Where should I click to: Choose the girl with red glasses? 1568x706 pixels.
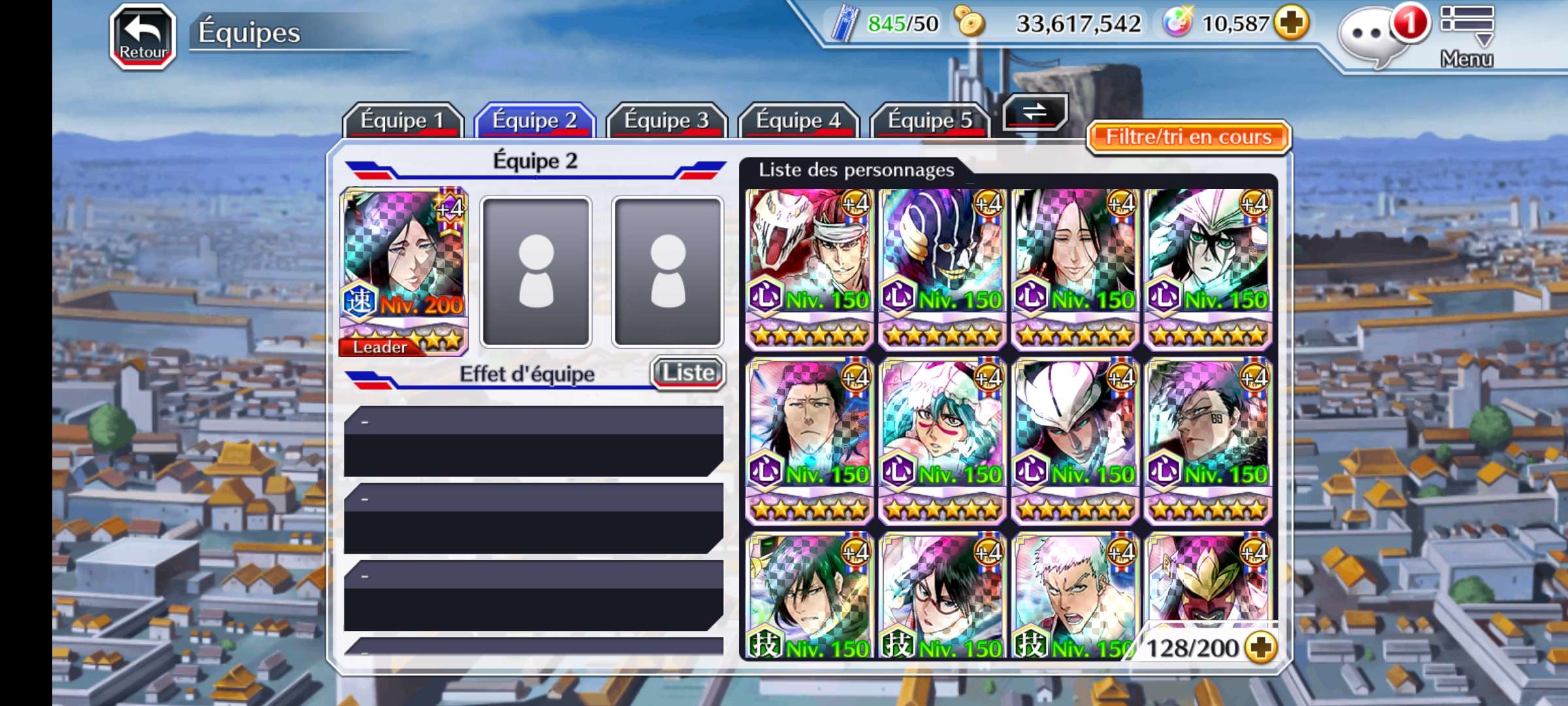[942, 595]
